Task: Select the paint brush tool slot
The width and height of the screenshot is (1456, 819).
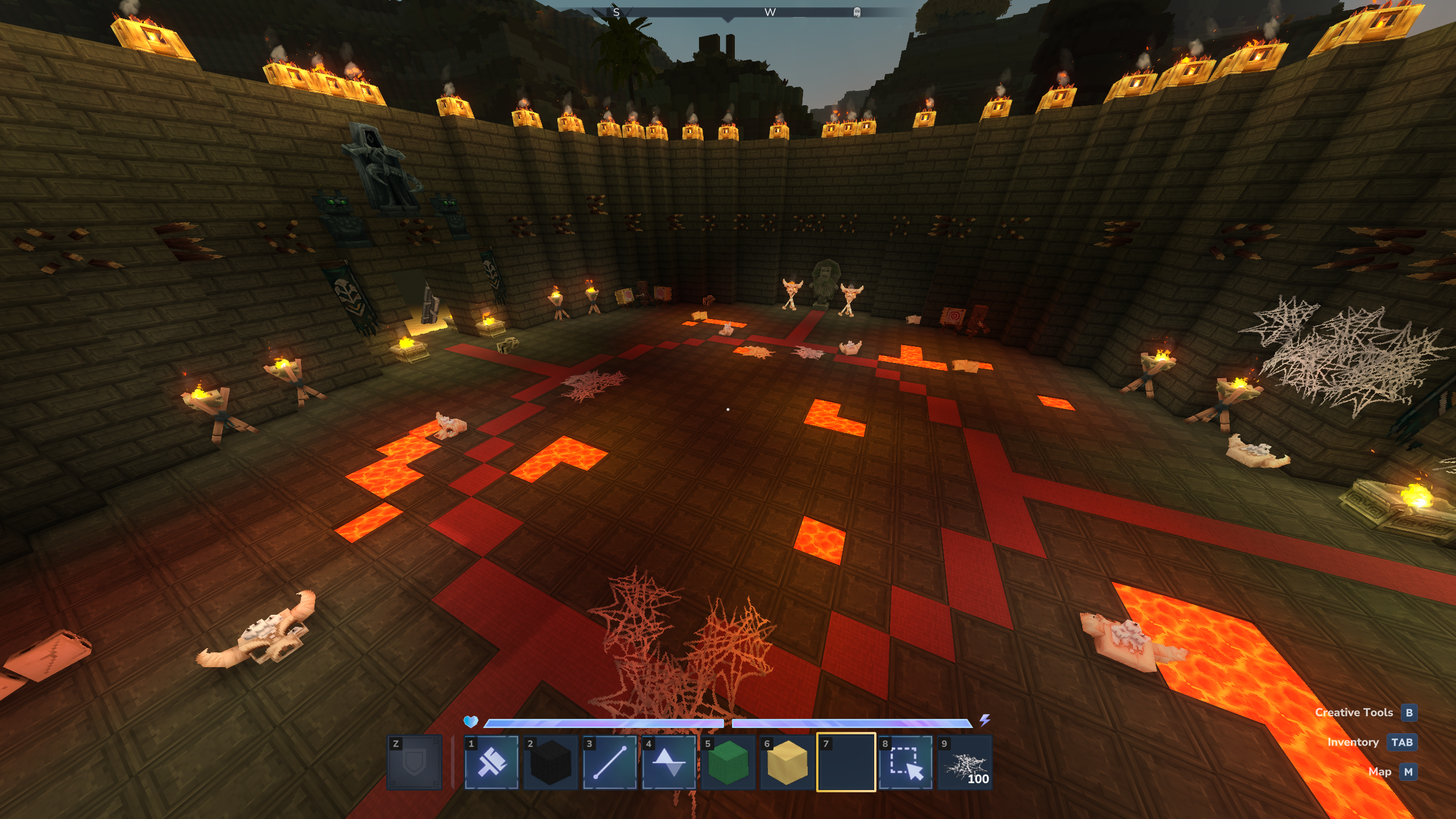Action: [x=491, y=763]
